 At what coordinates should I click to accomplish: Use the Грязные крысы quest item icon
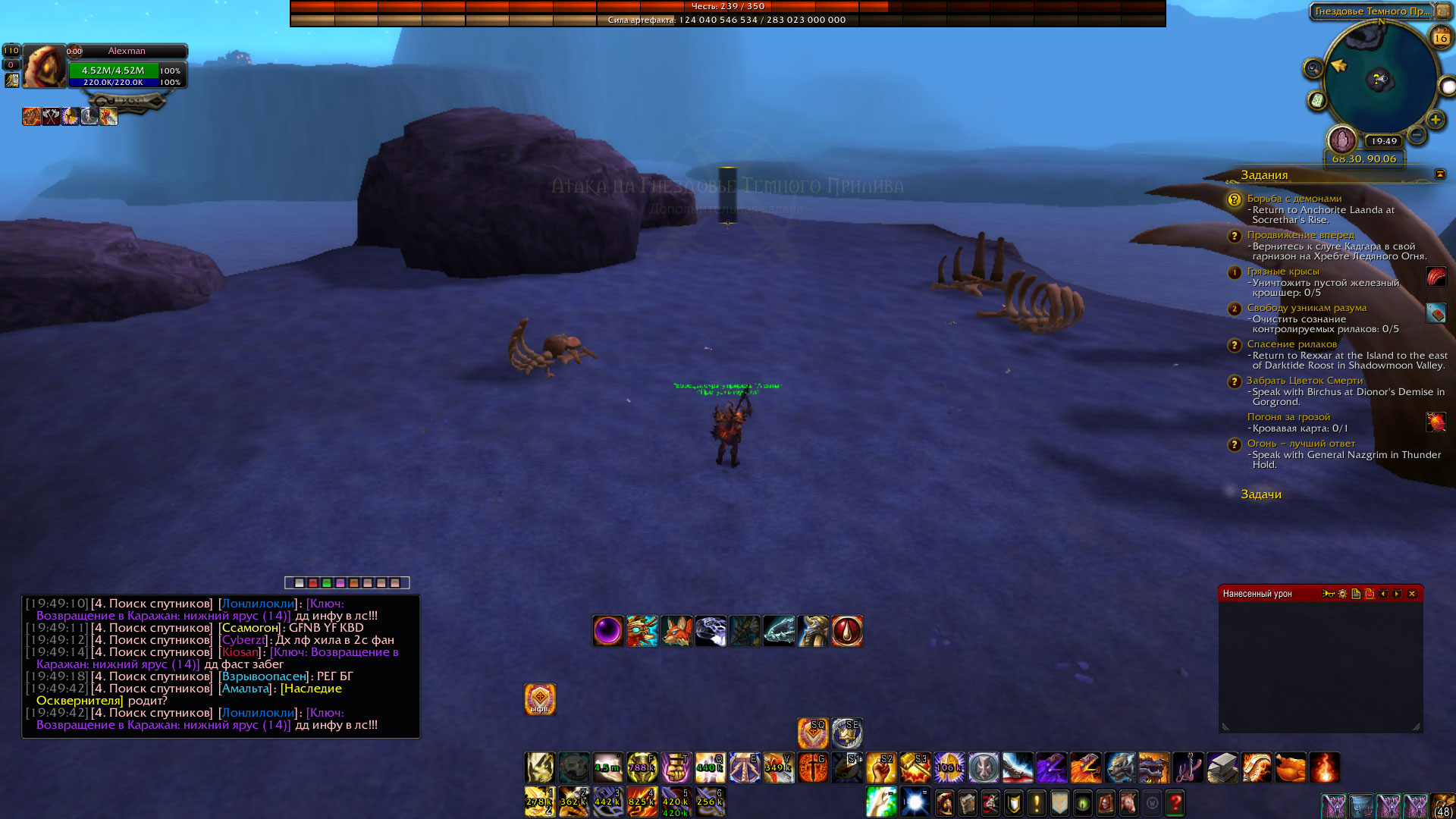pos(1436,277)
